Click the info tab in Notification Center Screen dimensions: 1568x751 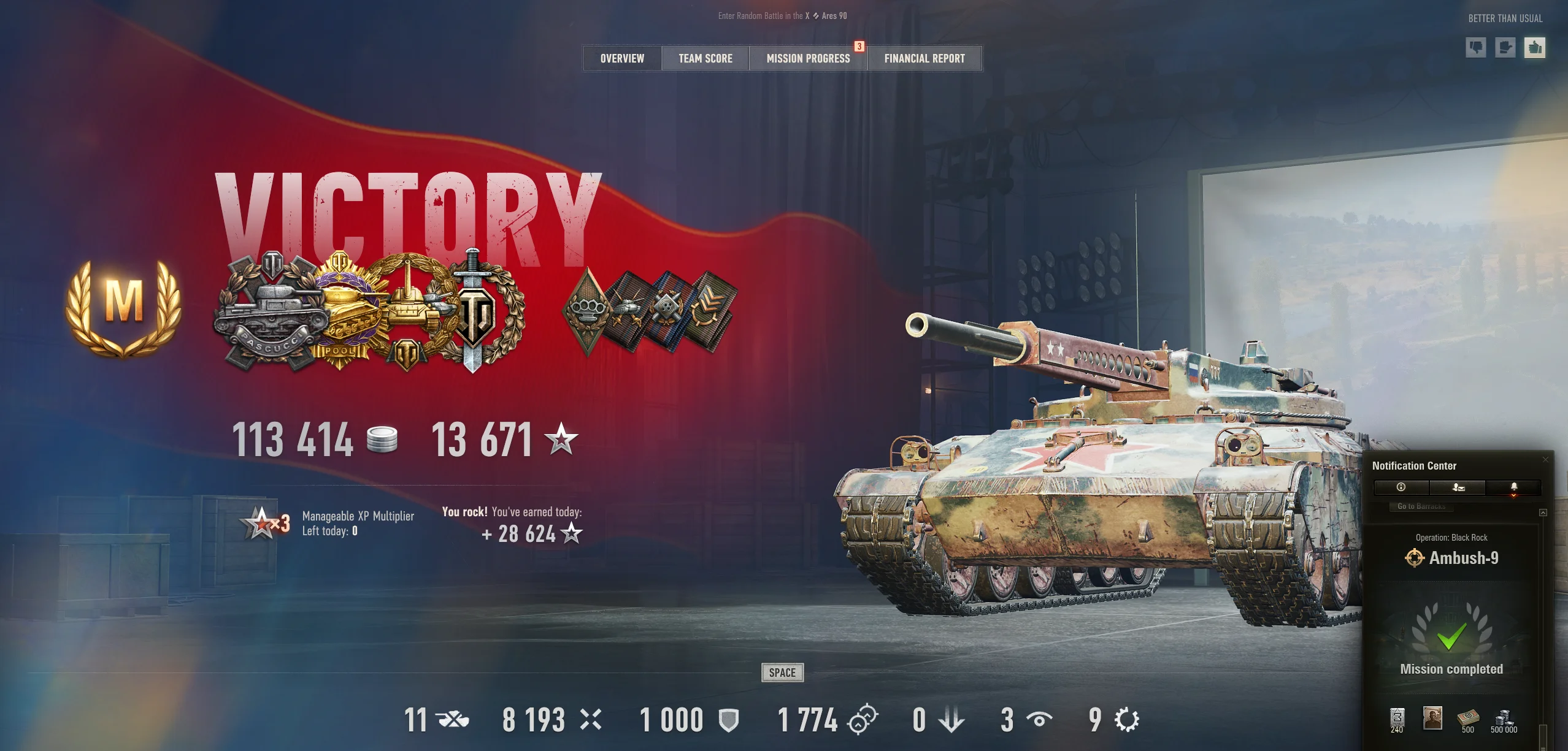pyautogui.click(x=1401, y=487)
